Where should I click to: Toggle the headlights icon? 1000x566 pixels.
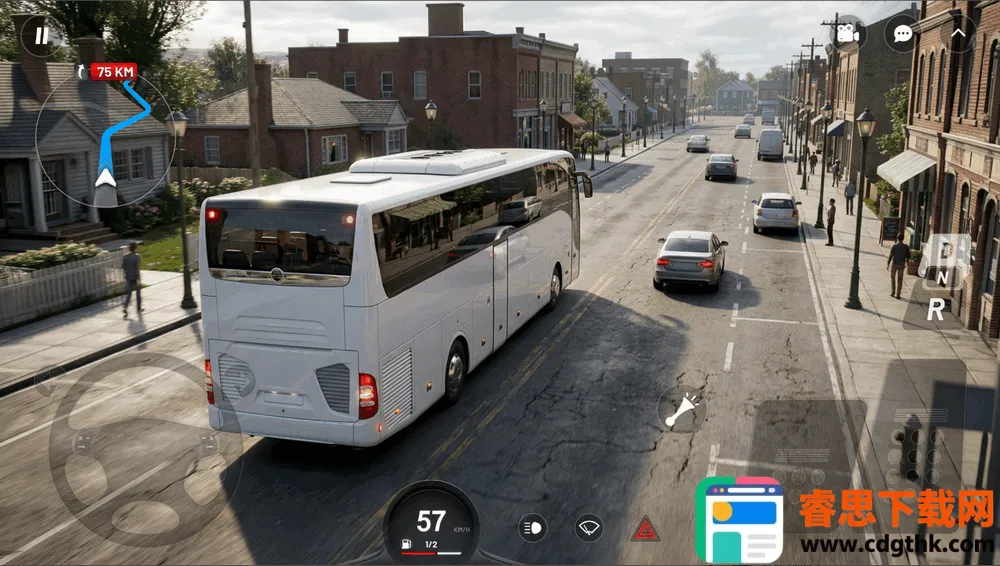pos(533,527)
